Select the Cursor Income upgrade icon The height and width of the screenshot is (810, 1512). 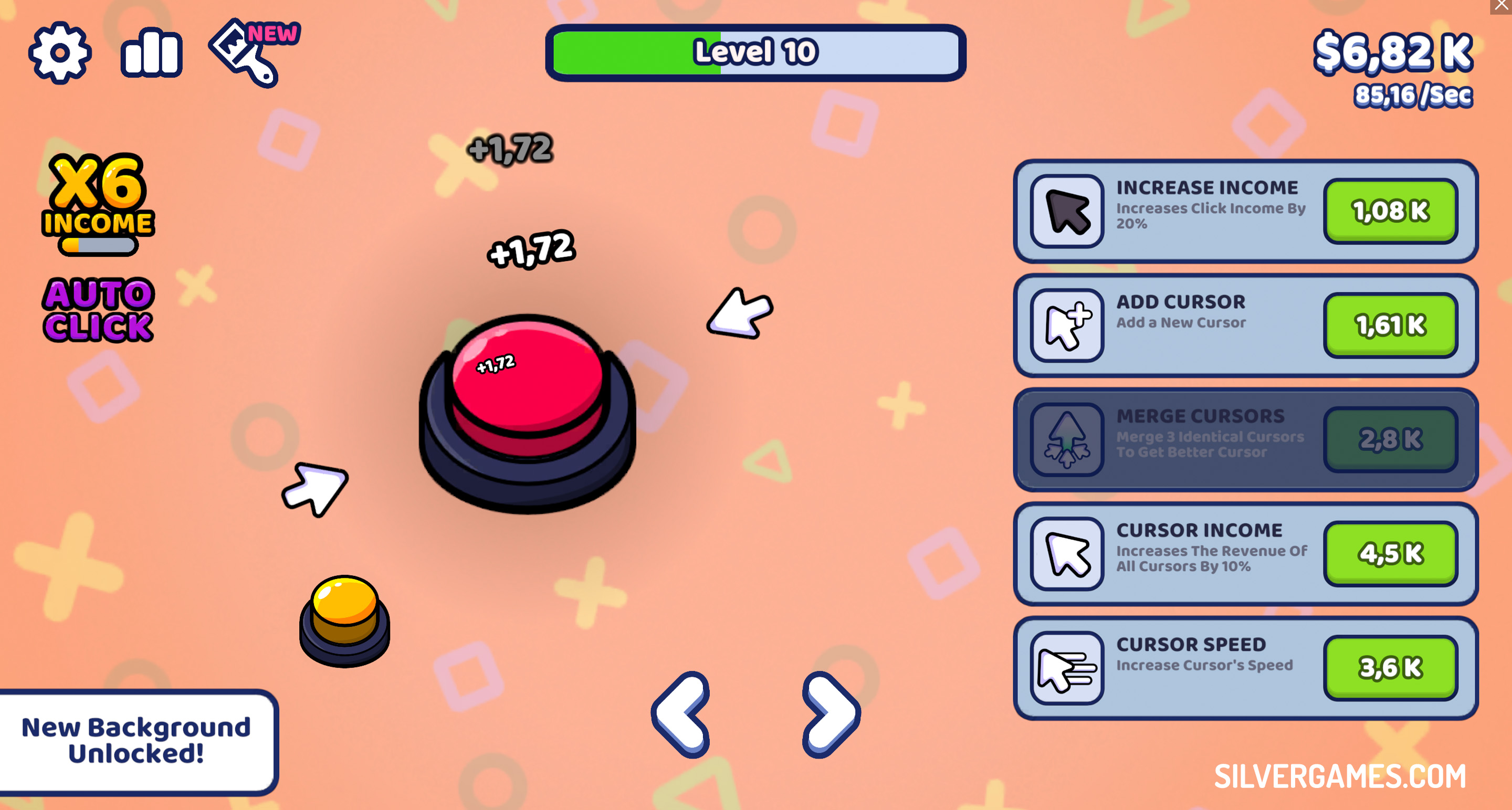tap(1069, 553)
